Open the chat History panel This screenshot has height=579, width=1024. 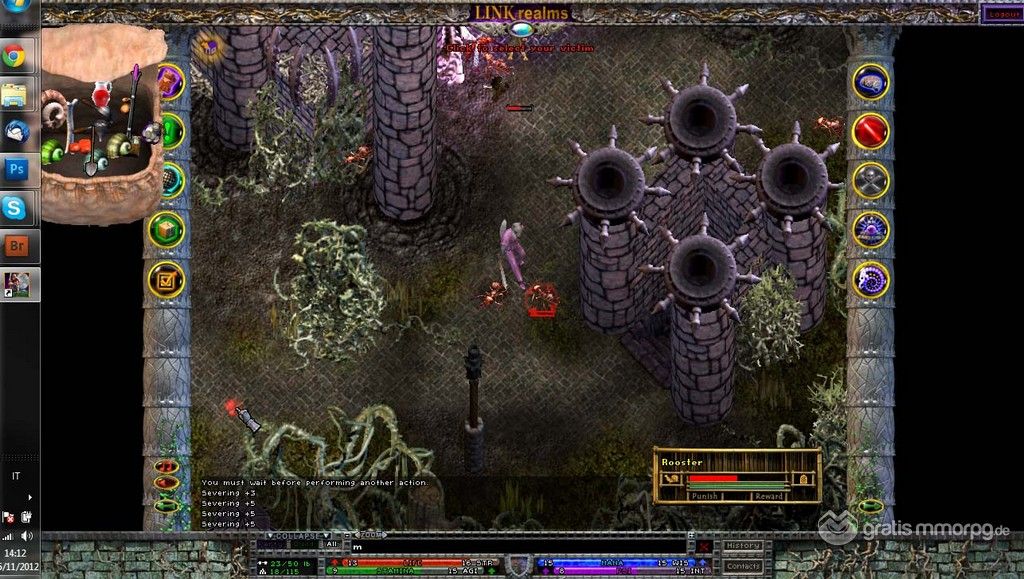[743, 546]
